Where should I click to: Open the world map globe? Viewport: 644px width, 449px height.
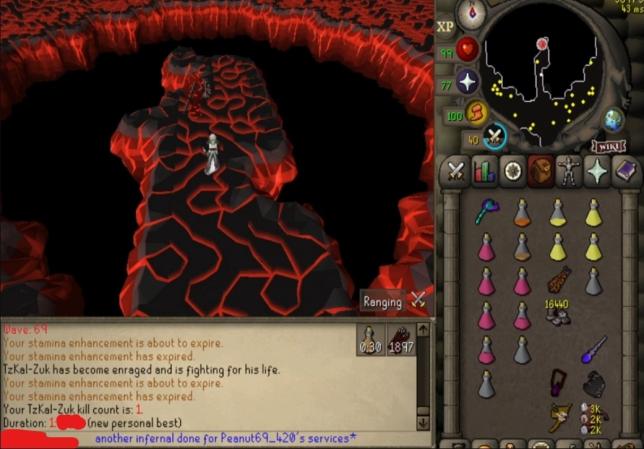pos(614,122)
